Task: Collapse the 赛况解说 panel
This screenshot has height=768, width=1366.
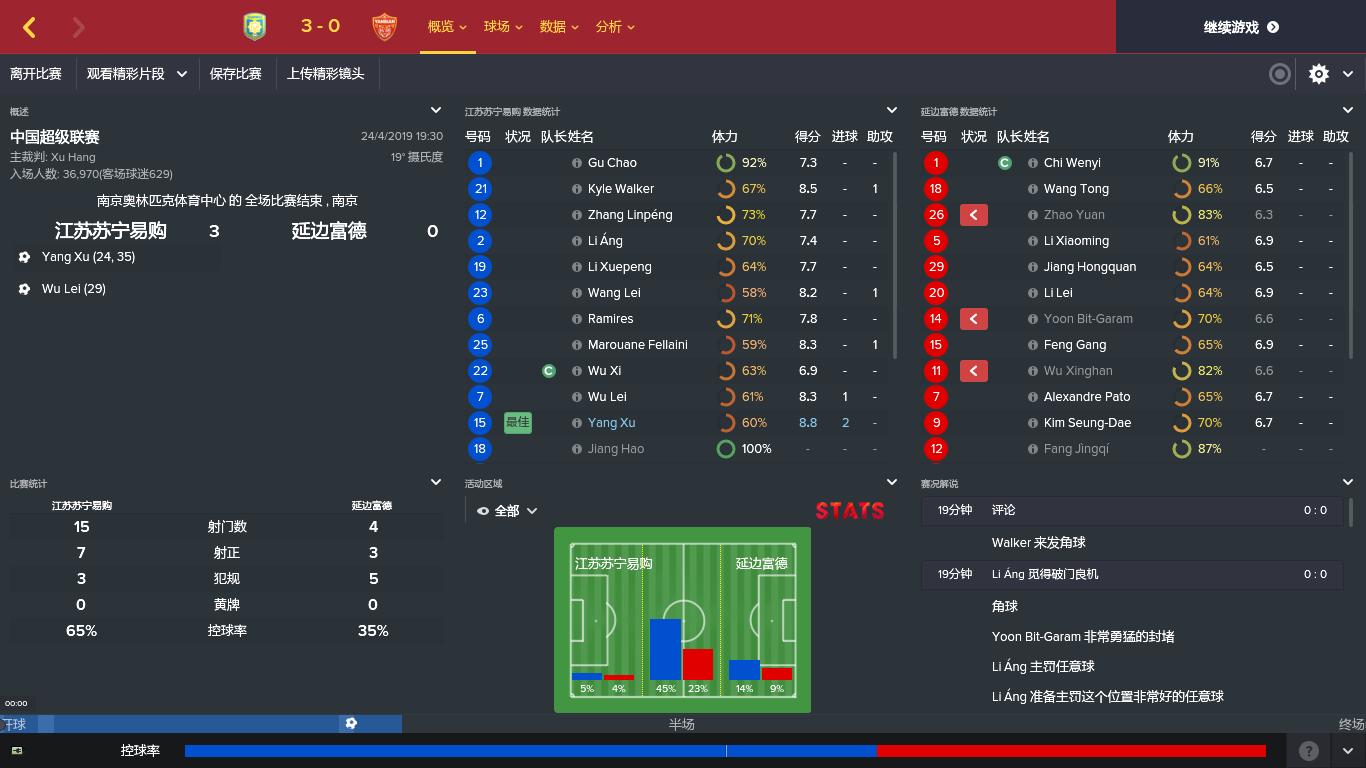Action: pos(1346,481)
